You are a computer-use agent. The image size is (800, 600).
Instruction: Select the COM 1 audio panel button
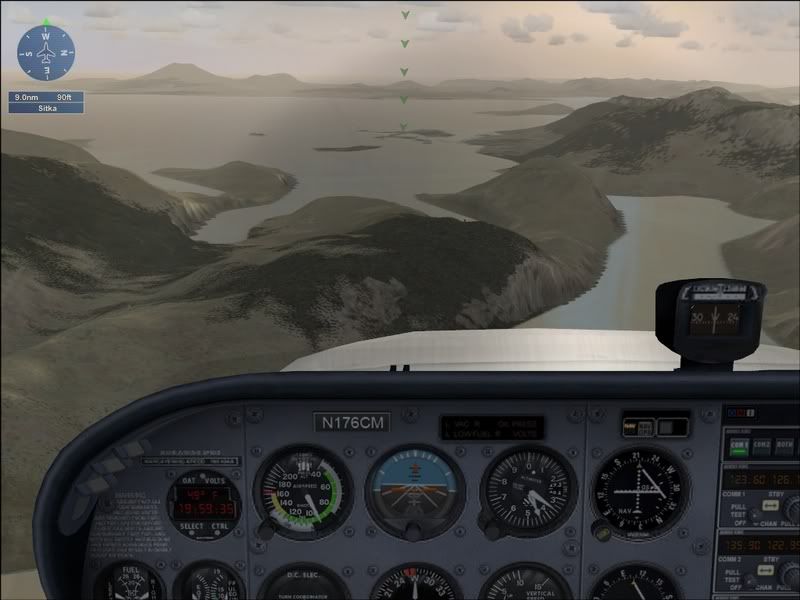[x=739, y=447]
